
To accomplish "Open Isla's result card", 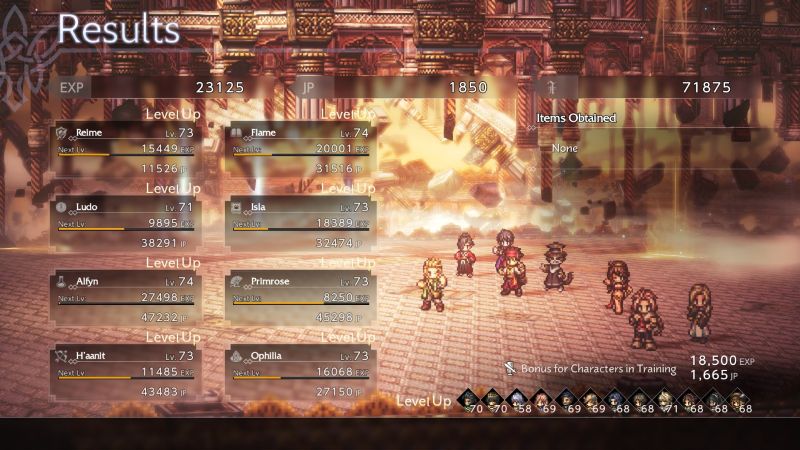I will 298,225.
